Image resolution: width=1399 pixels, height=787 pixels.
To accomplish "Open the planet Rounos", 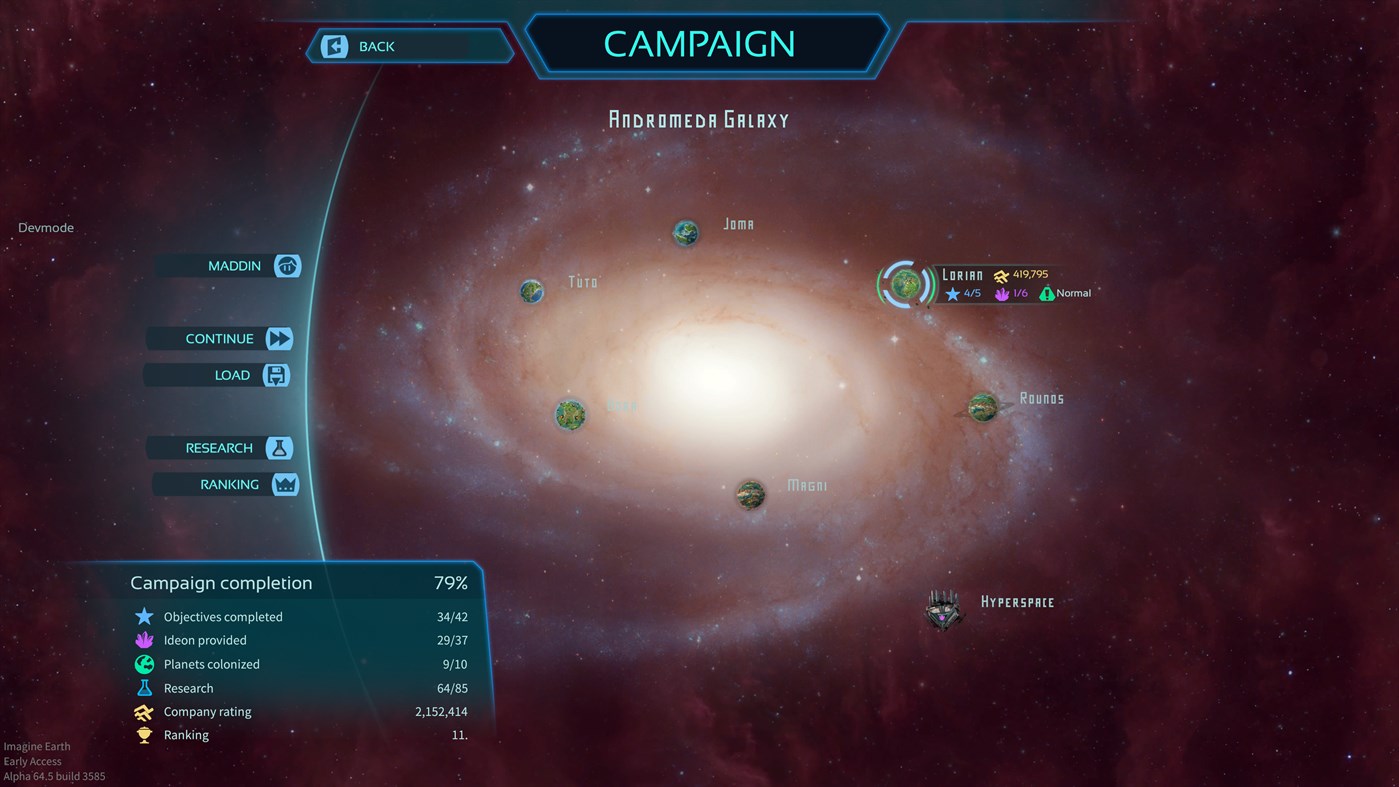I will (981, 407).
